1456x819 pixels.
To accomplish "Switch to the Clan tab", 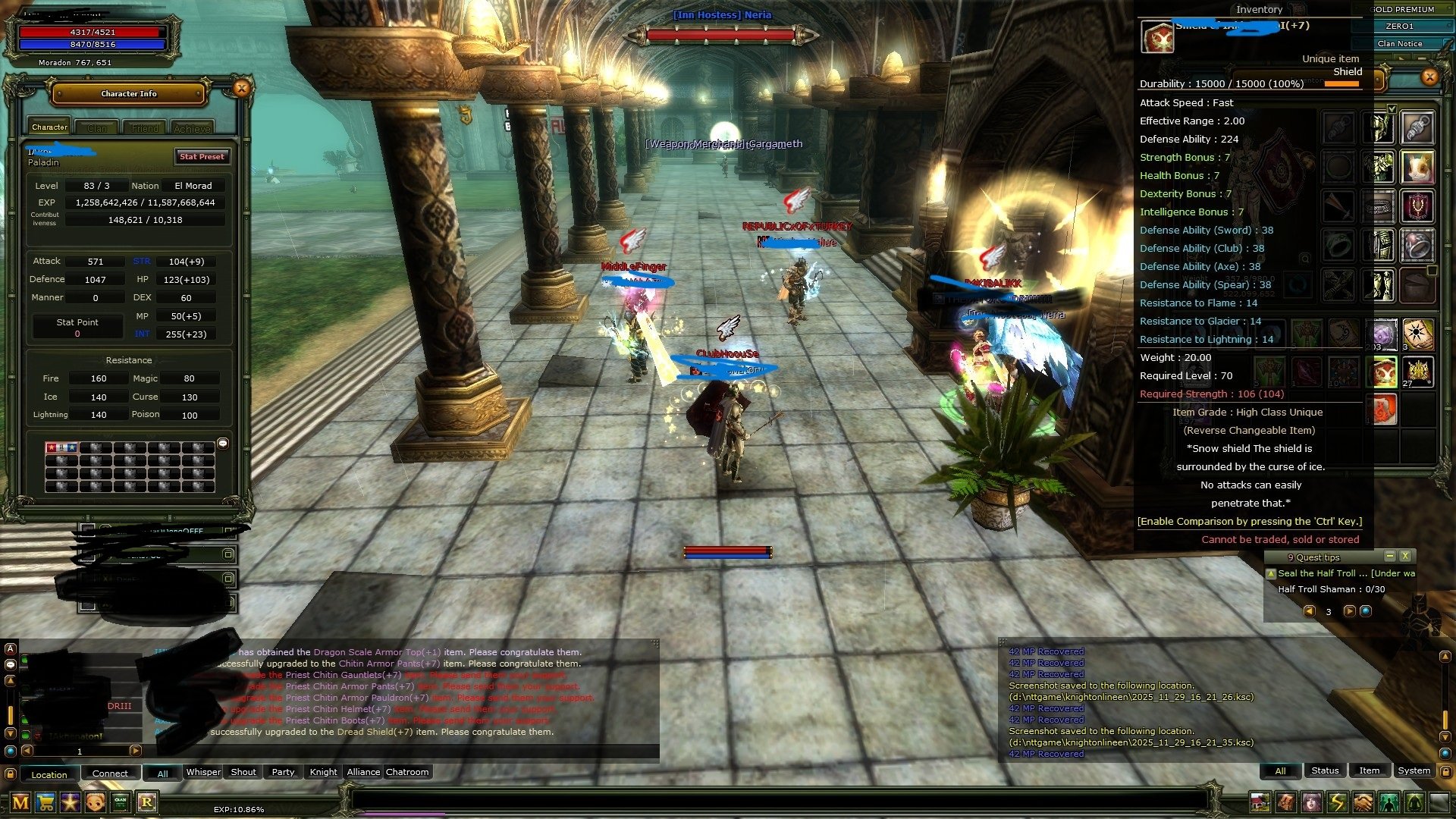I will tap(97, 128).
